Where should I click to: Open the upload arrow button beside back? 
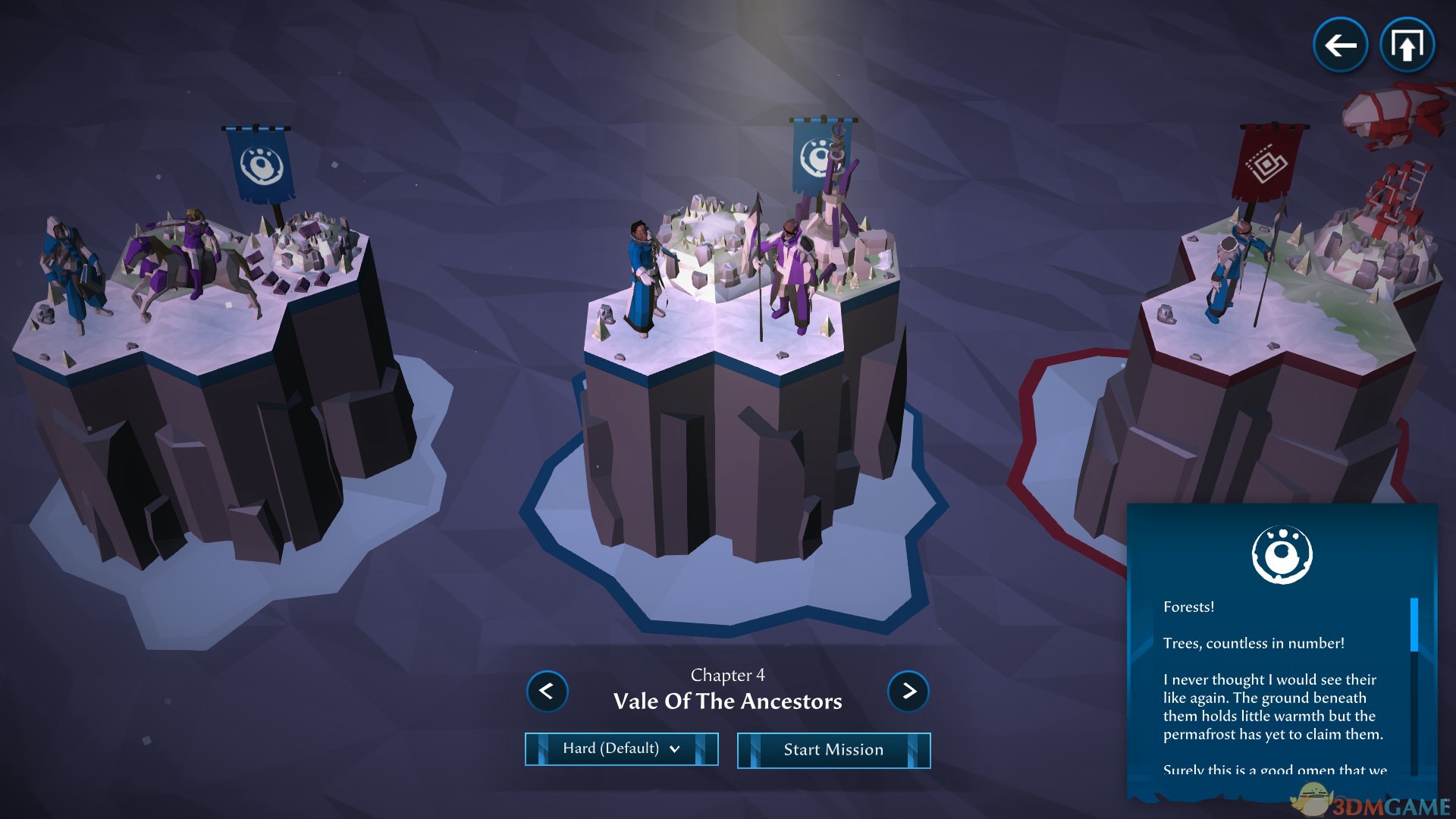1407,45
